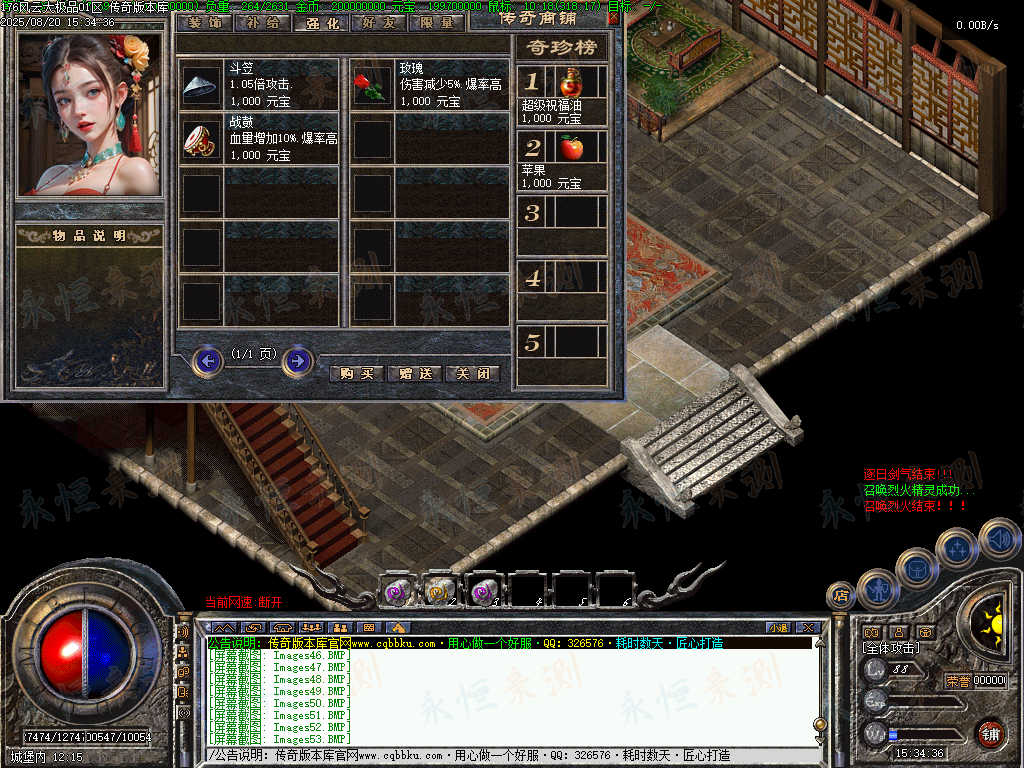The height and width of the screenshot is (768, 1024).
Task: Click the red 铺 store button
Action: [990, 733]
